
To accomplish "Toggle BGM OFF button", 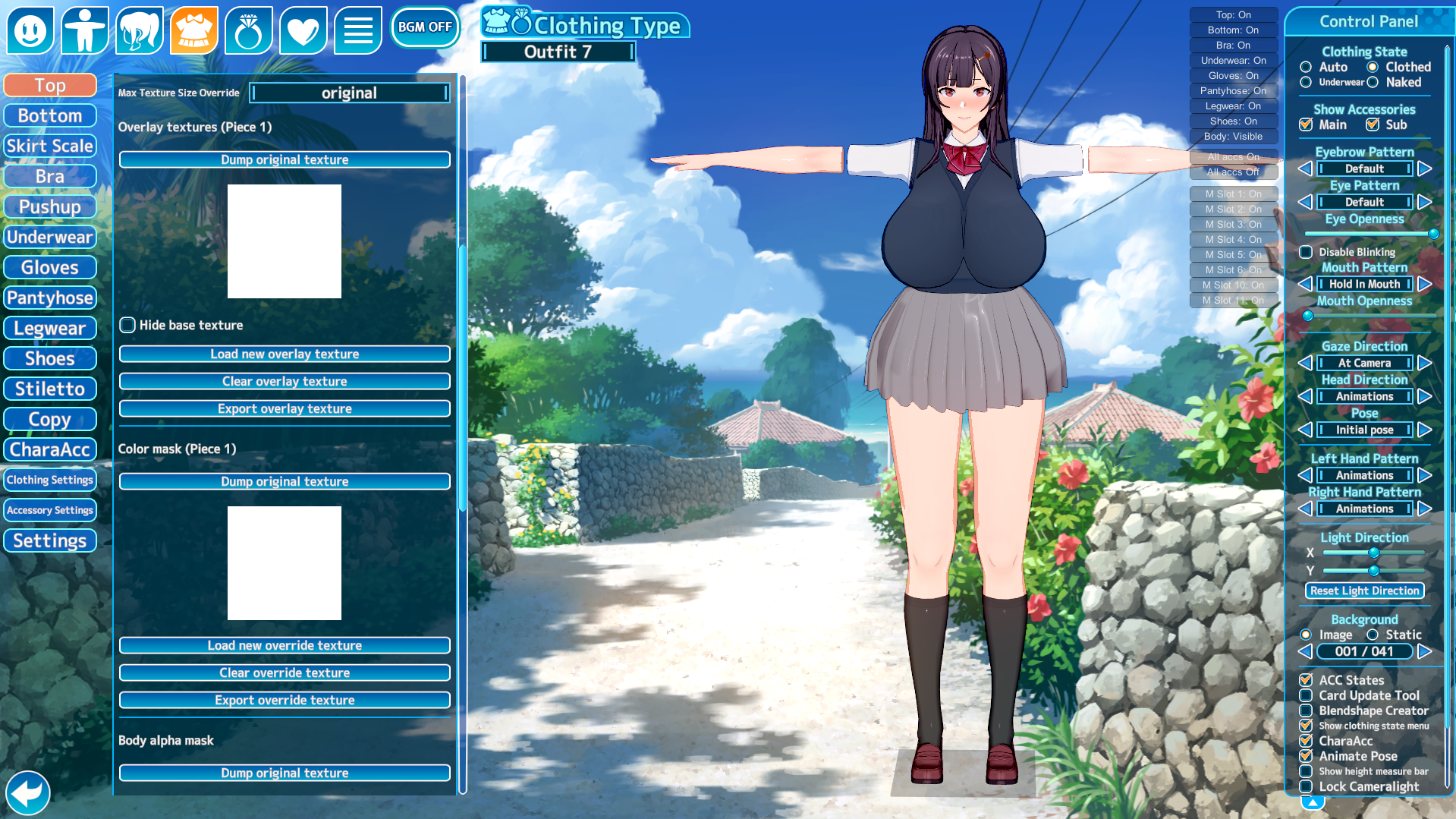I will (425, 27).
